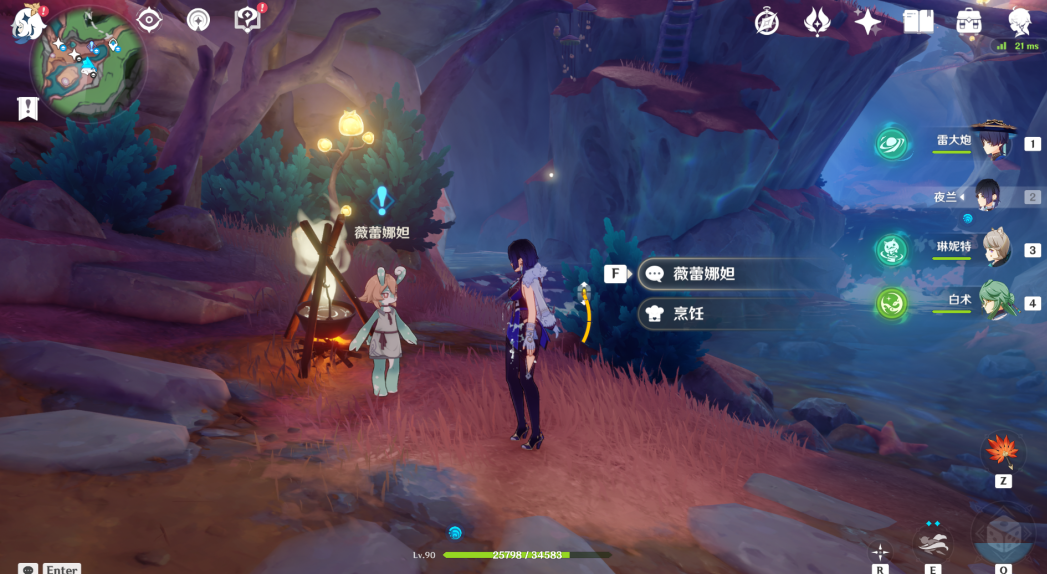Image resolution: width=1047 pixels, height=574 pixels.
Task: Open the chat box speech bubble
Action: [27, 569]
